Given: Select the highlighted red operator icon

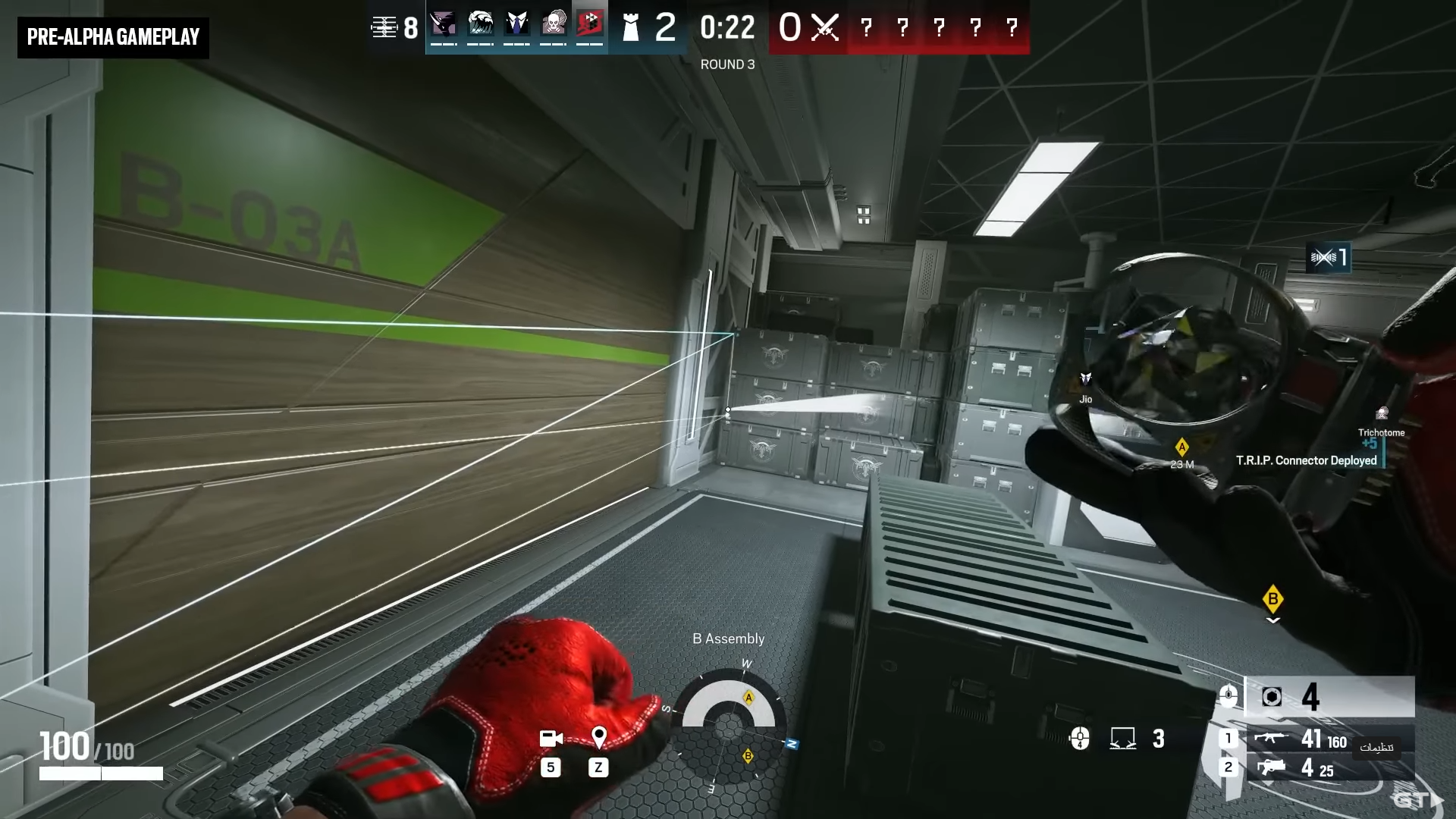Looking at the screenshot, I should (x=590, y=23).
